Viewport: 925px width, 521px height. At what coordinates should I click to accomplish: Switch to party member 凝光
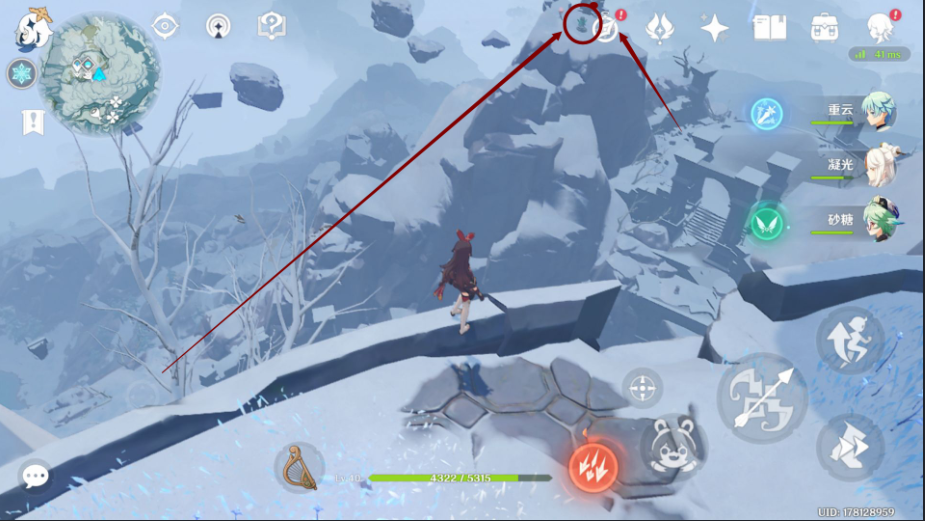(878, 167)
